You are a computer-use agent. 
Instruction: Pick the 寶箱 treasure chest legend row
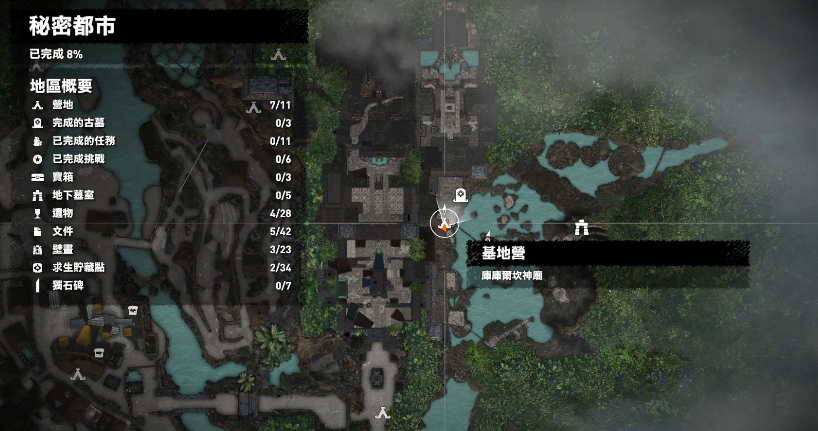point(150,177)
